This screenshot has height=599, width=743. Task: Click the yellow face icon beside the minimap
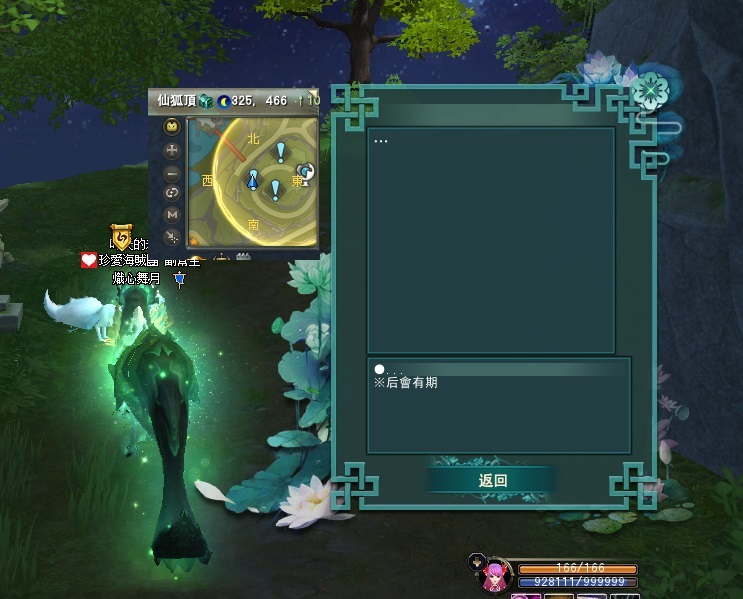172,128
